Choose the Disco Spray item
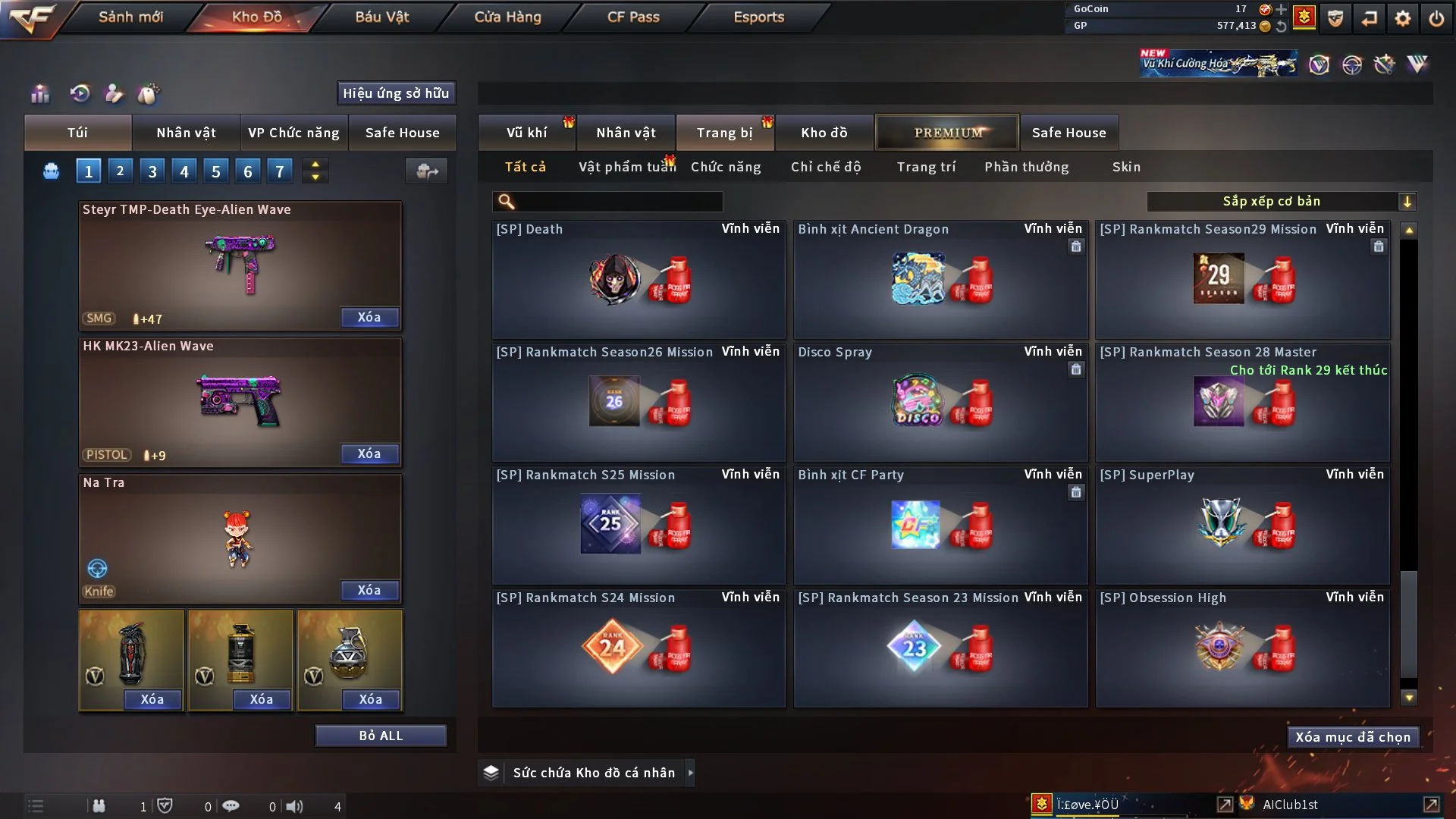Viewport: 1456px width, 819px height. 940,403
